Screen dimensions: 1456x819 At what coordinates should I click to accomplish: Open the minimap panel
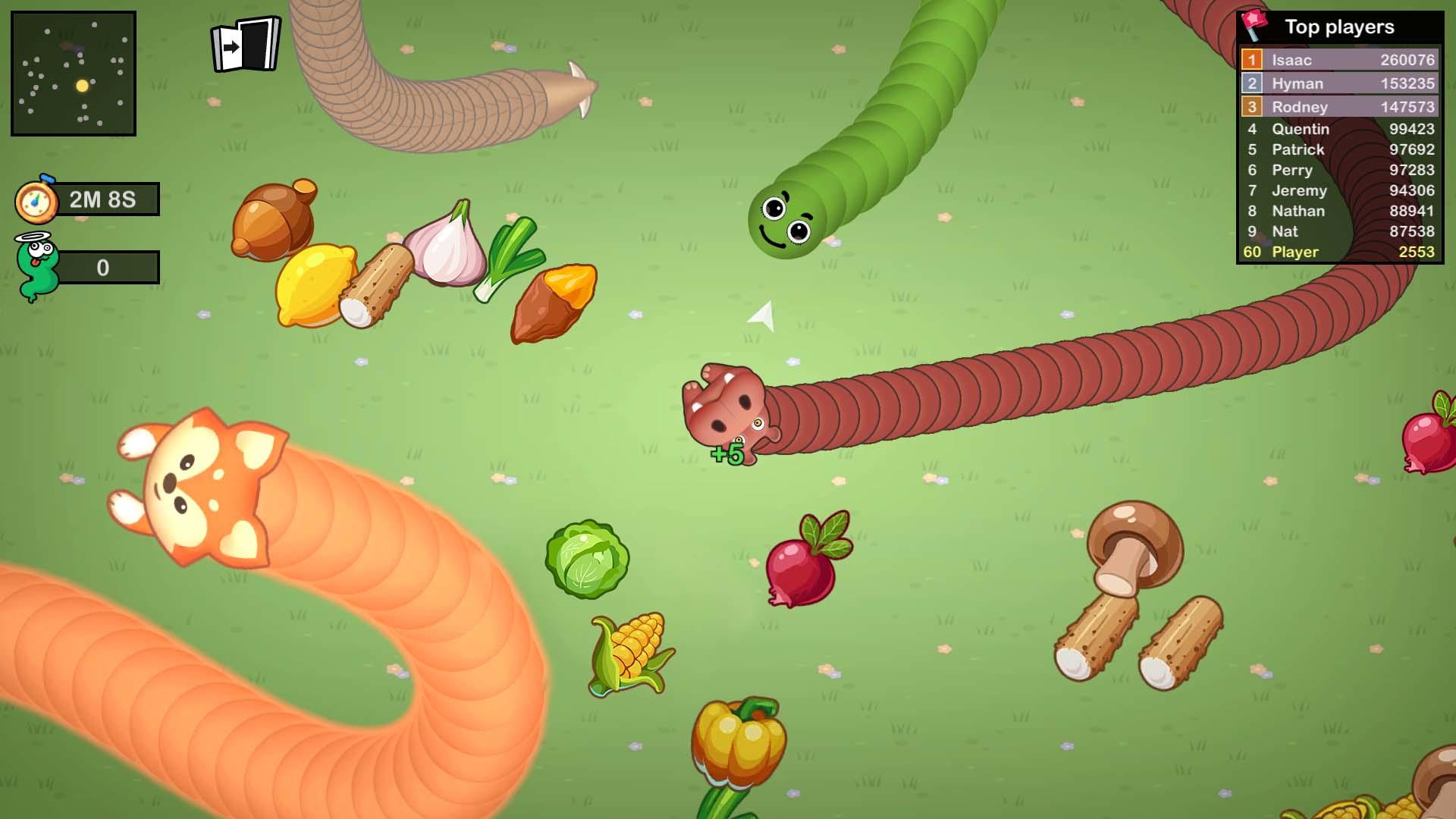click(x=74, y=74)
